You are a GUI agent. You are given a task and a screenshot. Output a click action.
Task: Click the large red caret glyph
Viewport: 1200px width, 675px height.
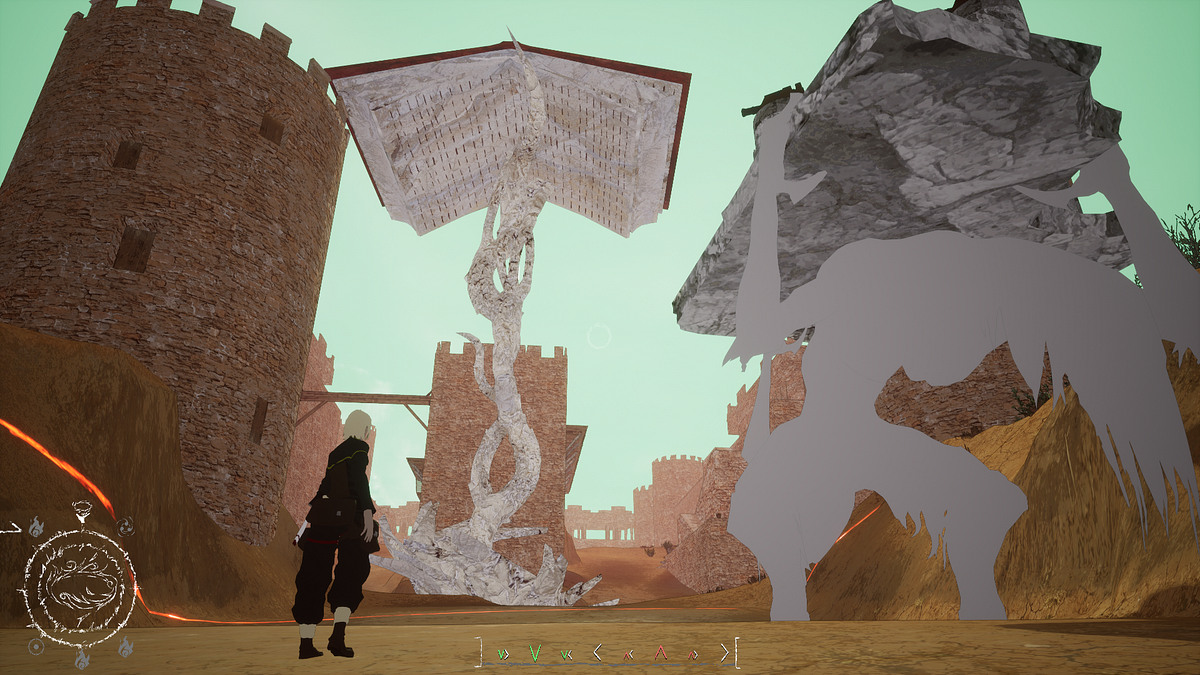pos(661,653)
